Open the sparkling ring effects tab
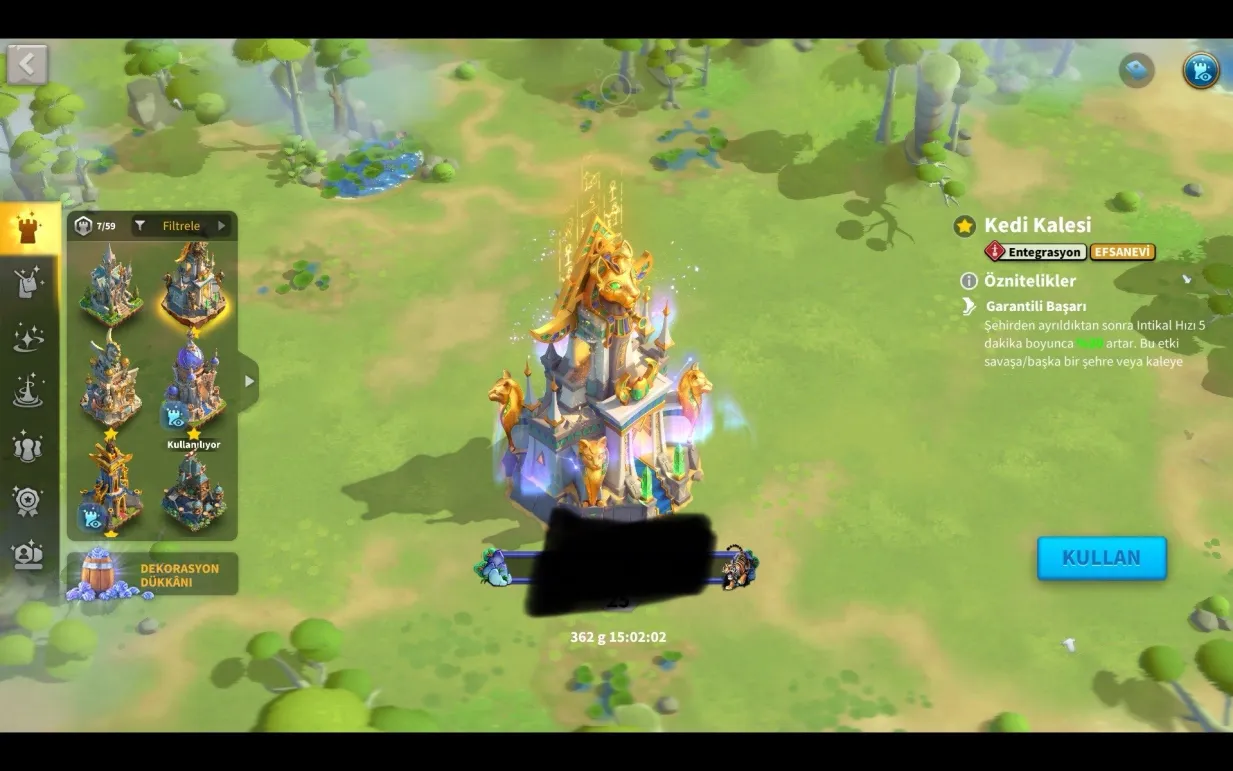1233x771 pixels. point(28,338)
